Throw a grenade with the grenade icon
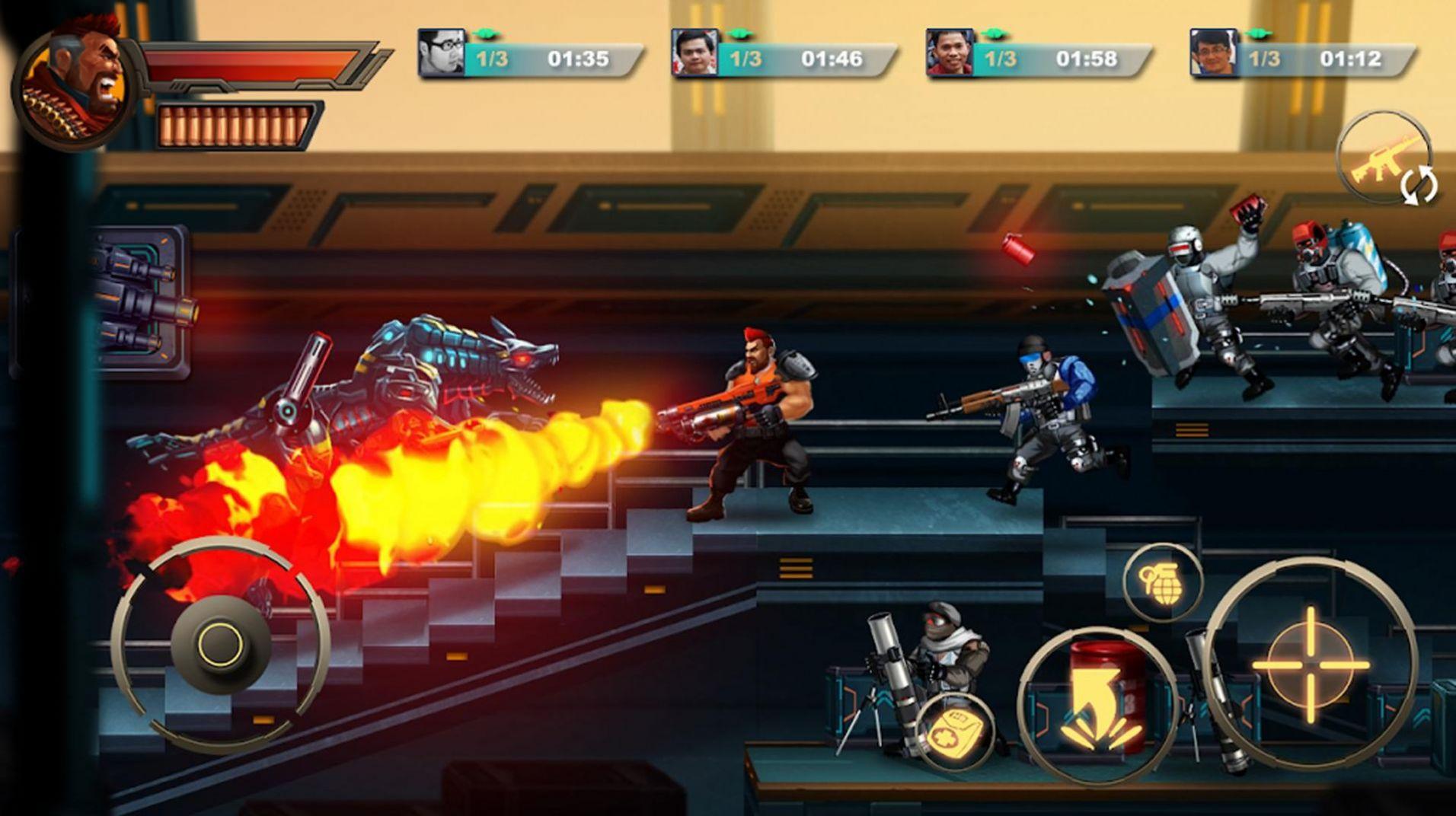This screenshot has width=1456, height=816. point(1162,582)
